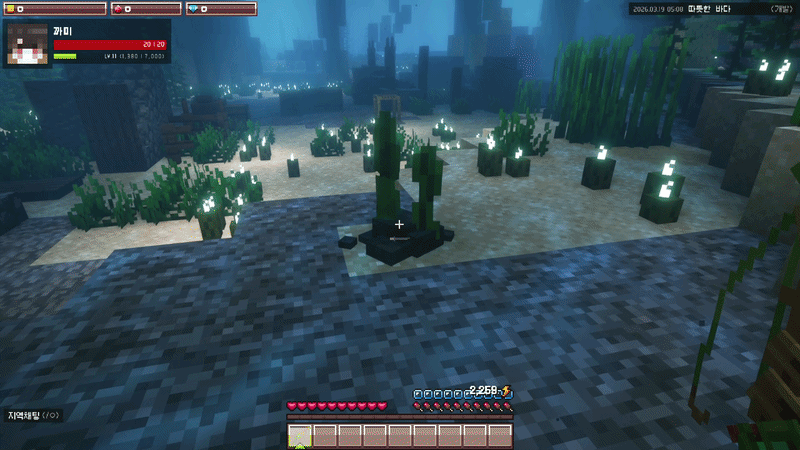Open the 지역채팅 chat box

(x=33, y=415)
